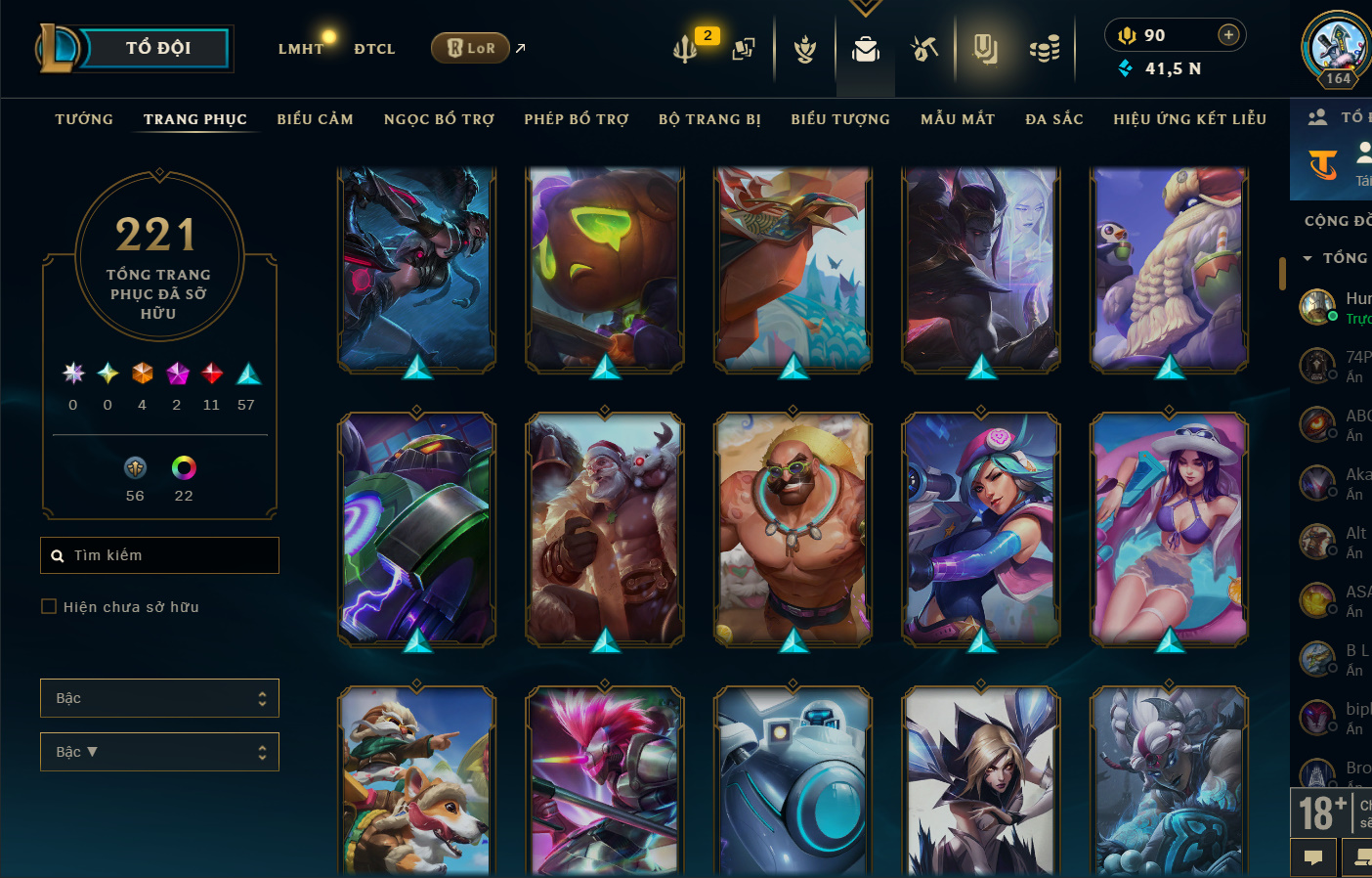Switch to the TƯỚNG champions tab
The image size is (1372, 878).
pyautogui.click(x=84, y=119)
